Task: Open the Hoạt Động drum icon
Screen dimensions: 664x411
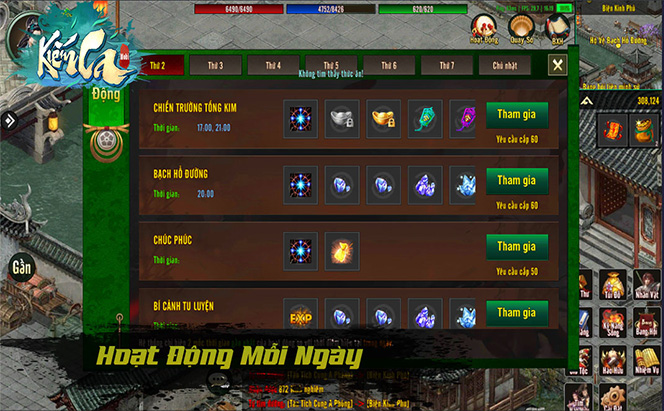Action: [485, 27]
